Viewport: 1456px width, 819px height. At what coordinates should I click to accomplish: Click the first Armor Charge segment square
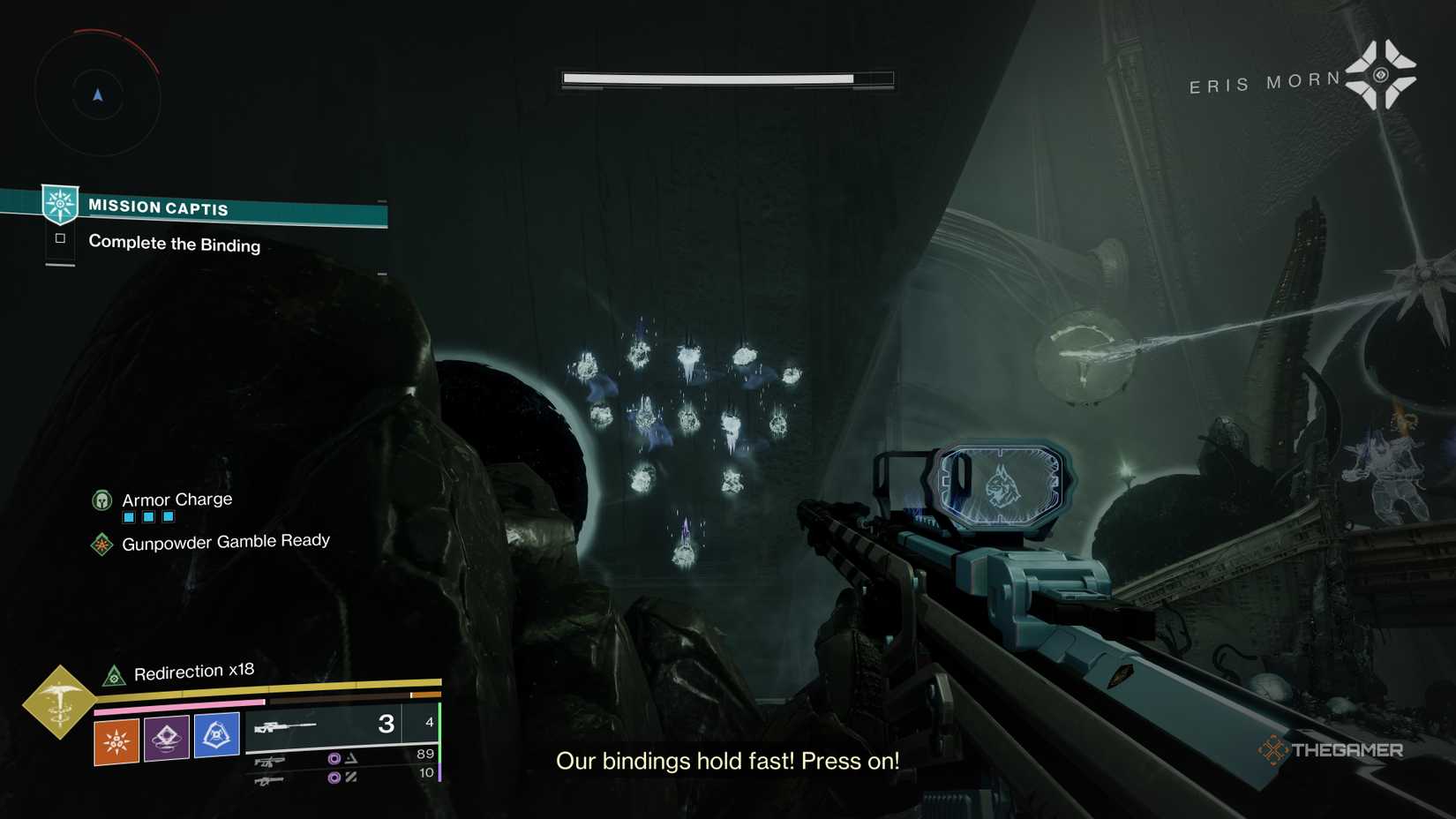127,516
